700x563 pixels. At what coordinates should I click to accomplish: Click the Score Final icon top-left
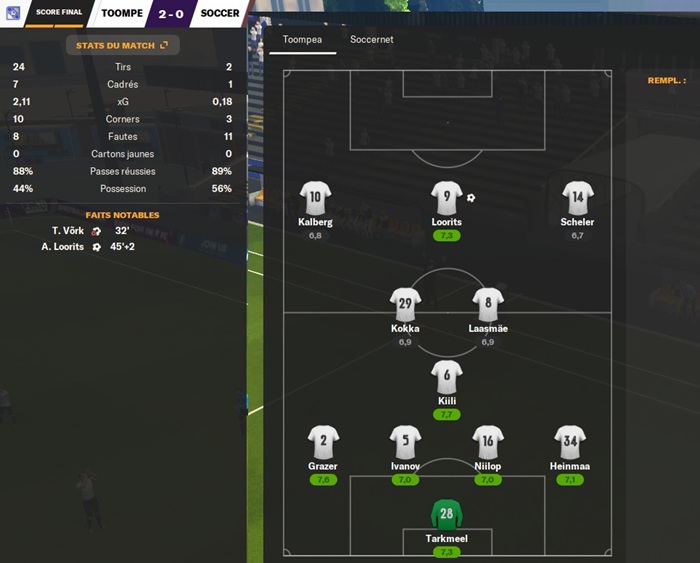pos(15,12)
